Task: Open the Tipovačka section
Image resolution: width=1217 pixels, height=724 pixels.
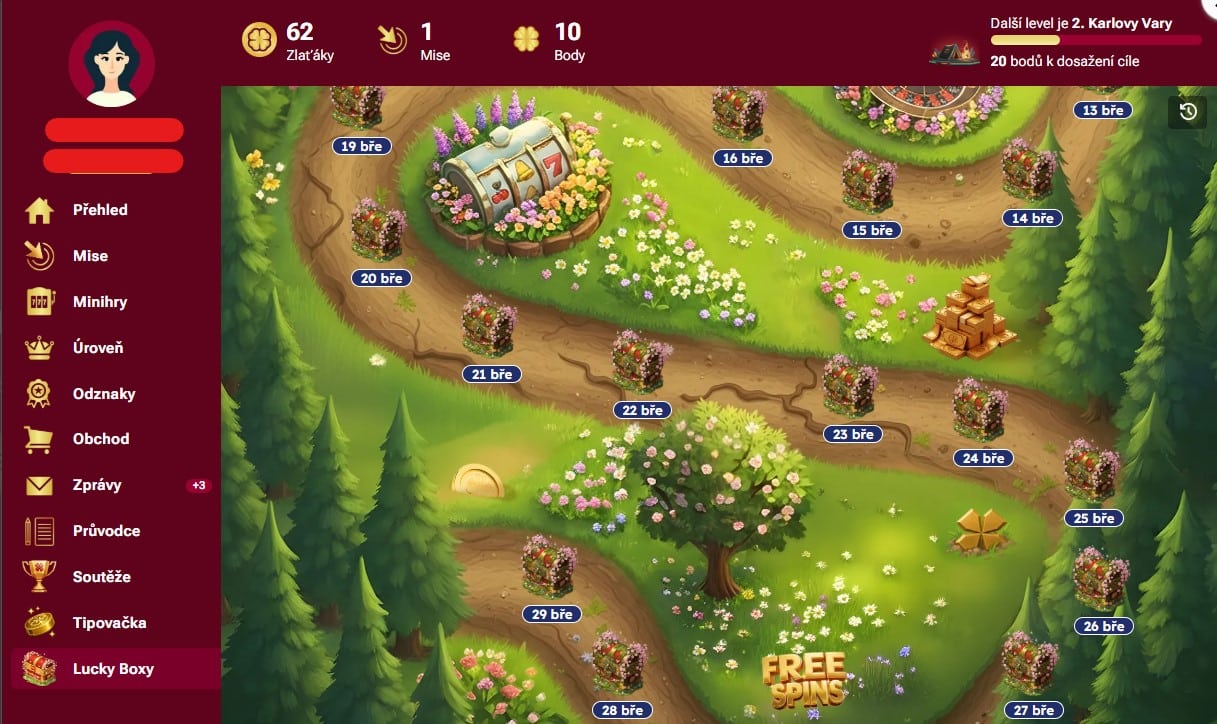Action: tap(109, 623)
